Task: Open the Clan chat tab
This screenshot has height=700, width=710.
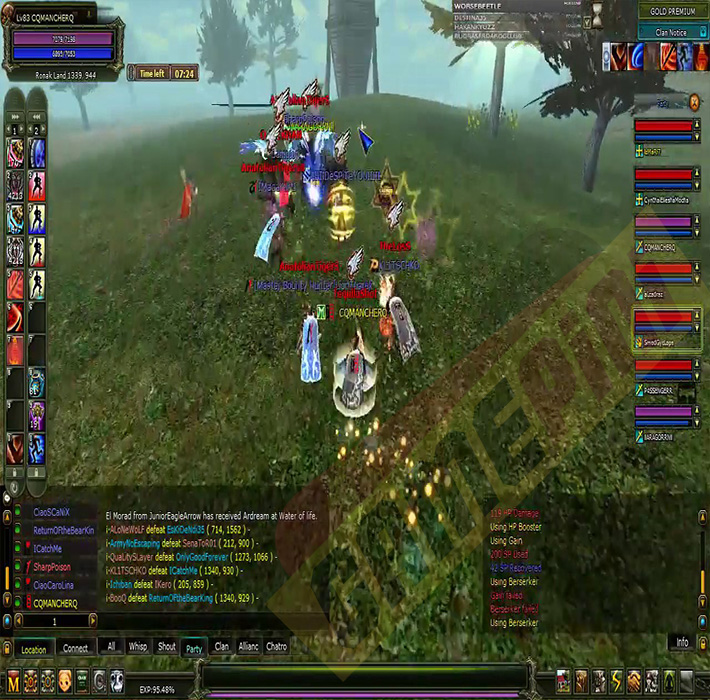Action: [x=222, y=647]
